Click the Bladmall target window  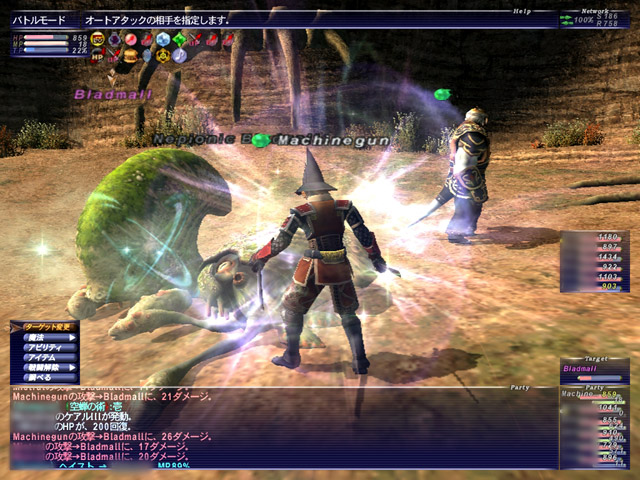point(594,368)
